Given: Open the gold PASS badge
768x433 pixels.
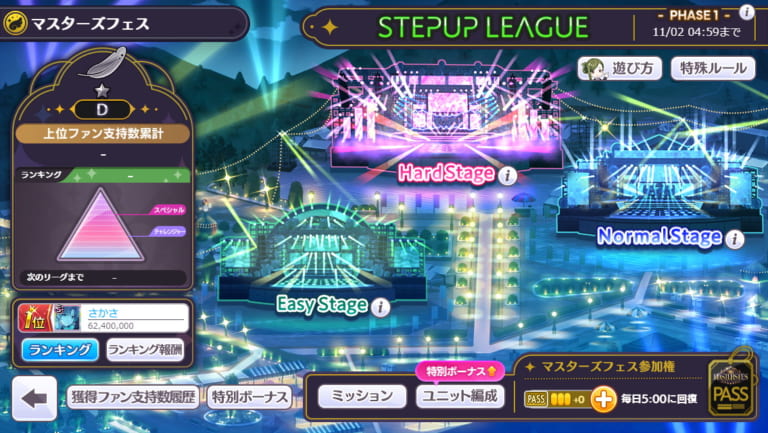Looking at the screenshot, I should pyautogui.click(x=730, y=391).
